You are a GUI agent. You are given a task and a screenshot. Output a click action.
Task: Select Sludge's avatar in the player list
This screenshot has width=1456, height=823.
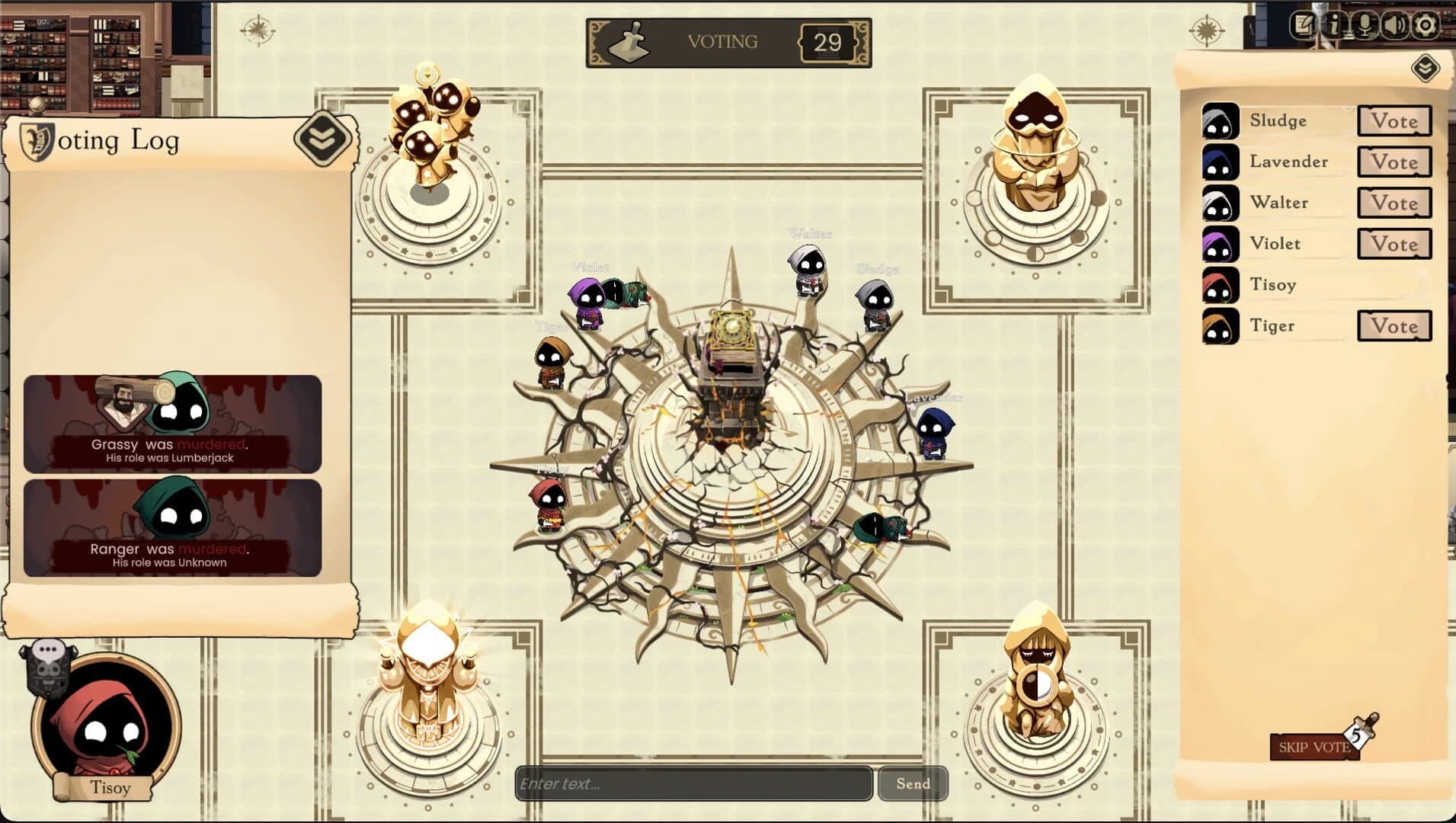coord(1220,121)
